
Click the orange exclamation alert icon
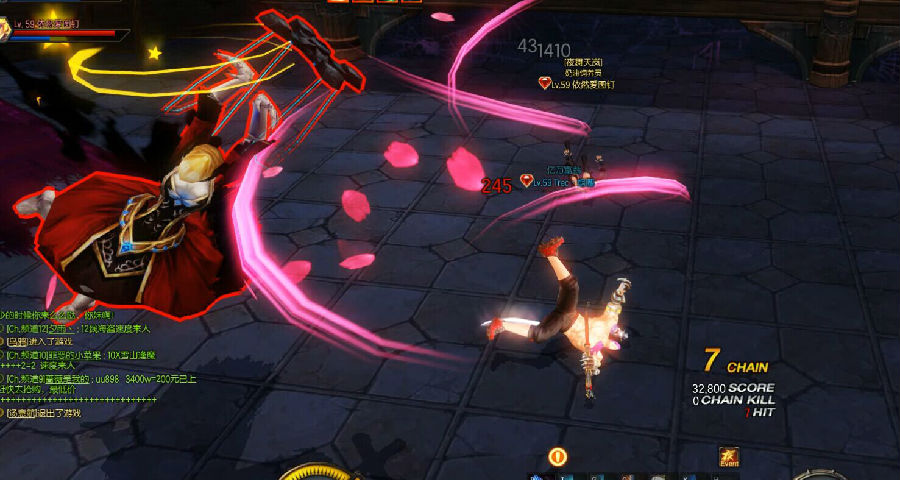(558, 457)
